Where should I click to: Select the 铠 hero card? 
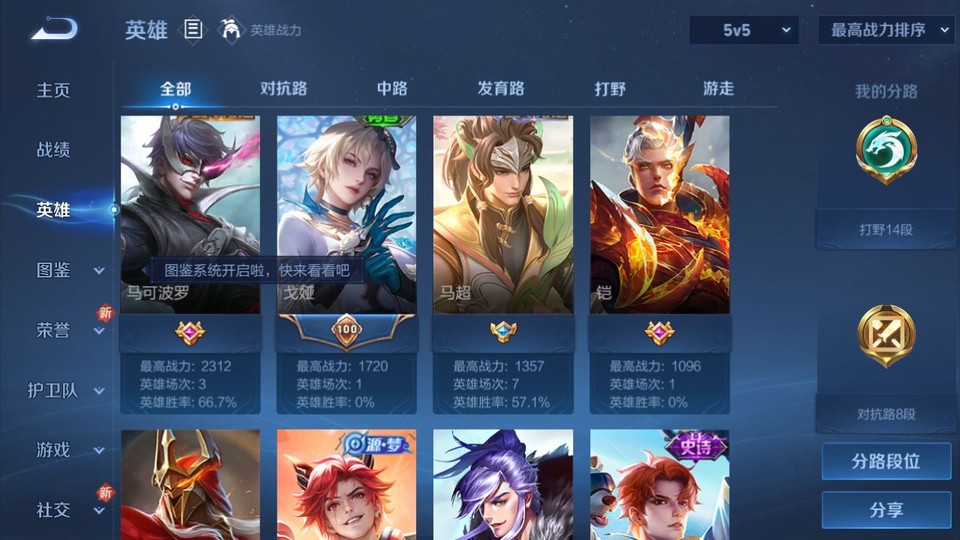659,214
